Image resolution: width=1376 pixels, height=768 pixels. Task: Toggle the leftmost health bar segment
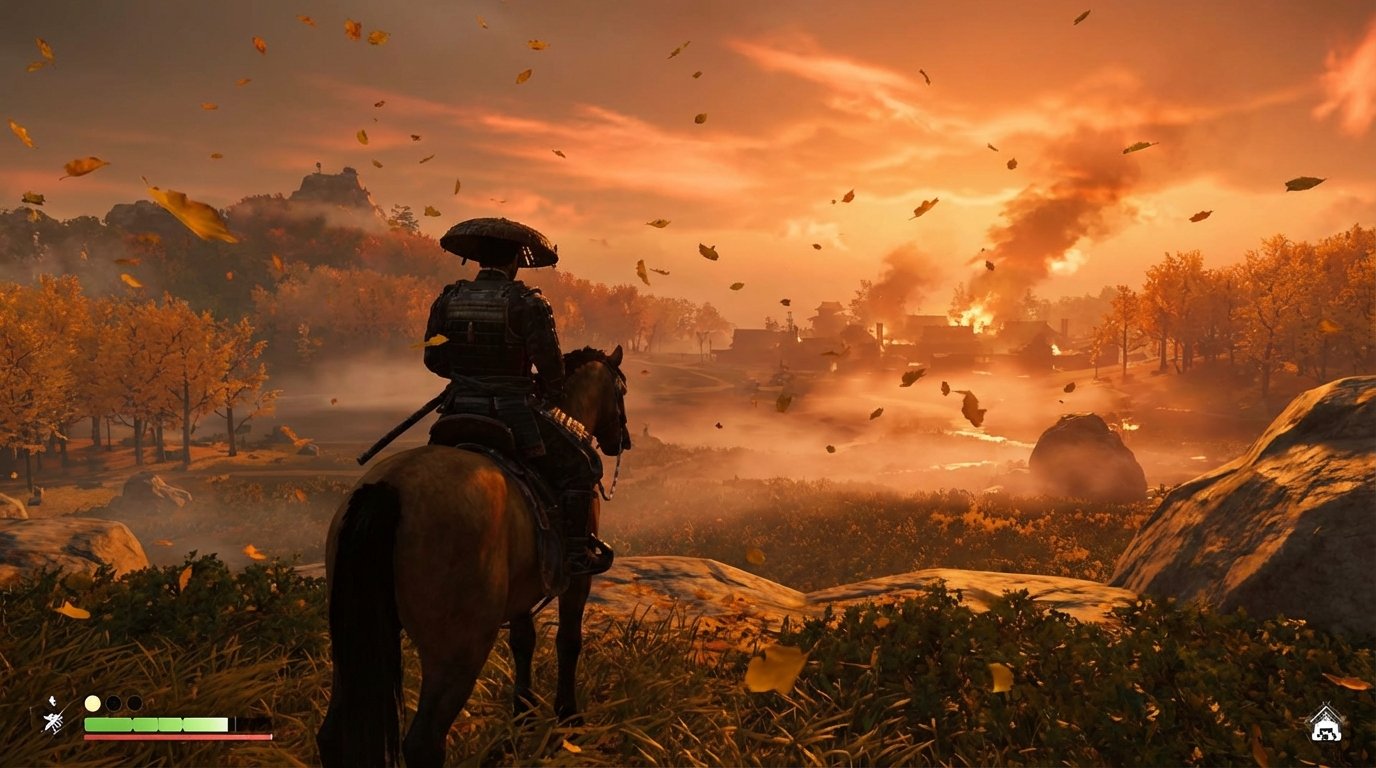[108, 724]
